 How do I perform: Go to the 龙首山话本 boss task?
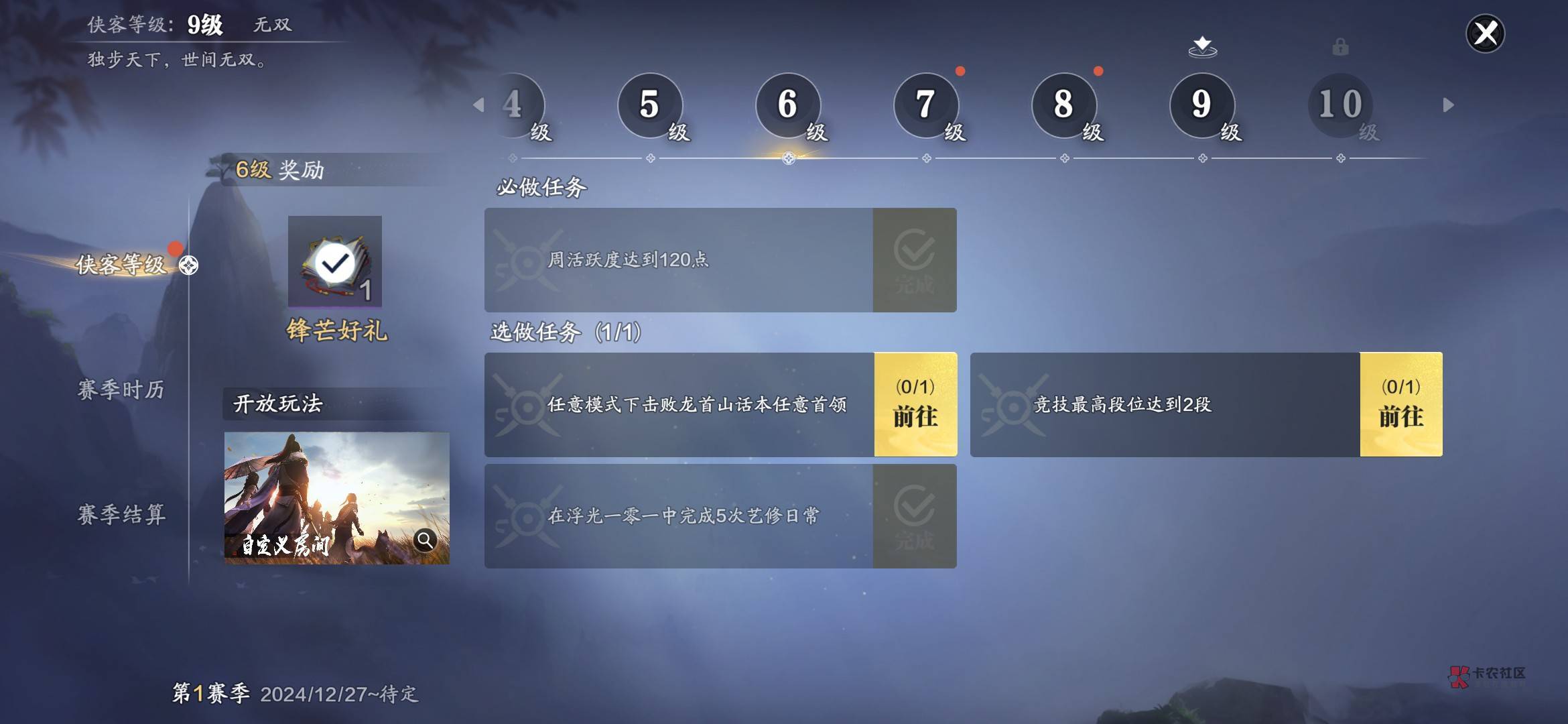915,404
